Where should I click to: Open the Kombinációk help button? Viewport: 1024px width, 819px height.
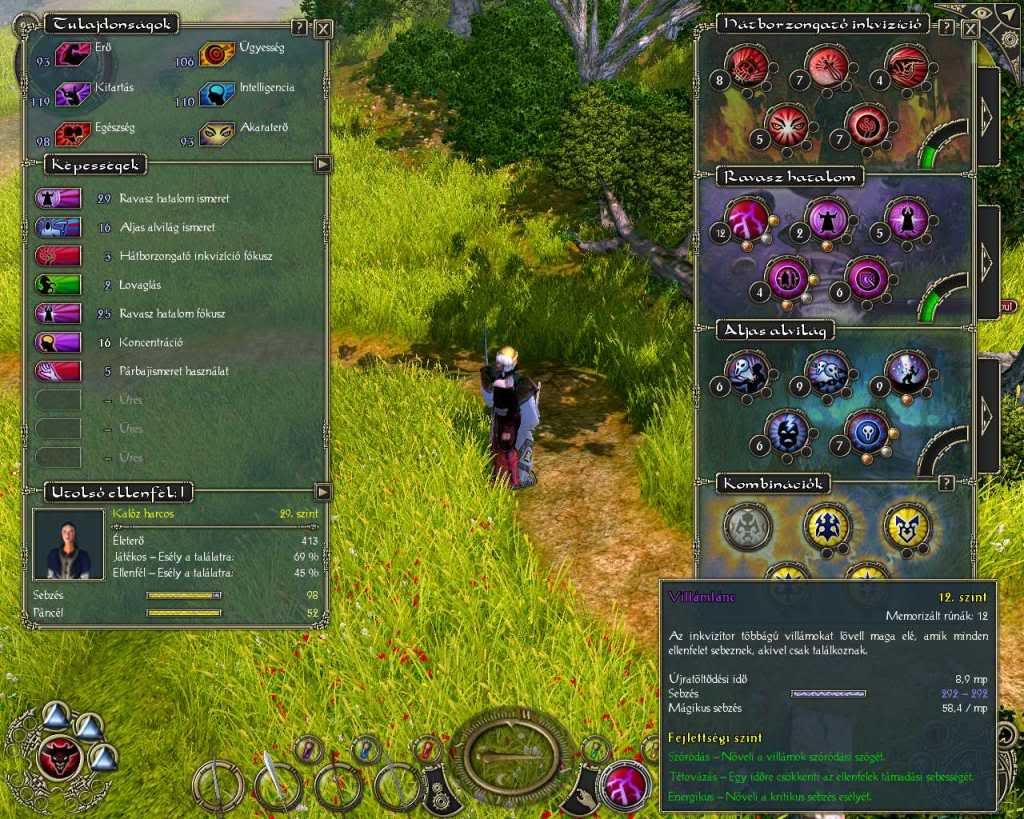[x=946, y=484]
